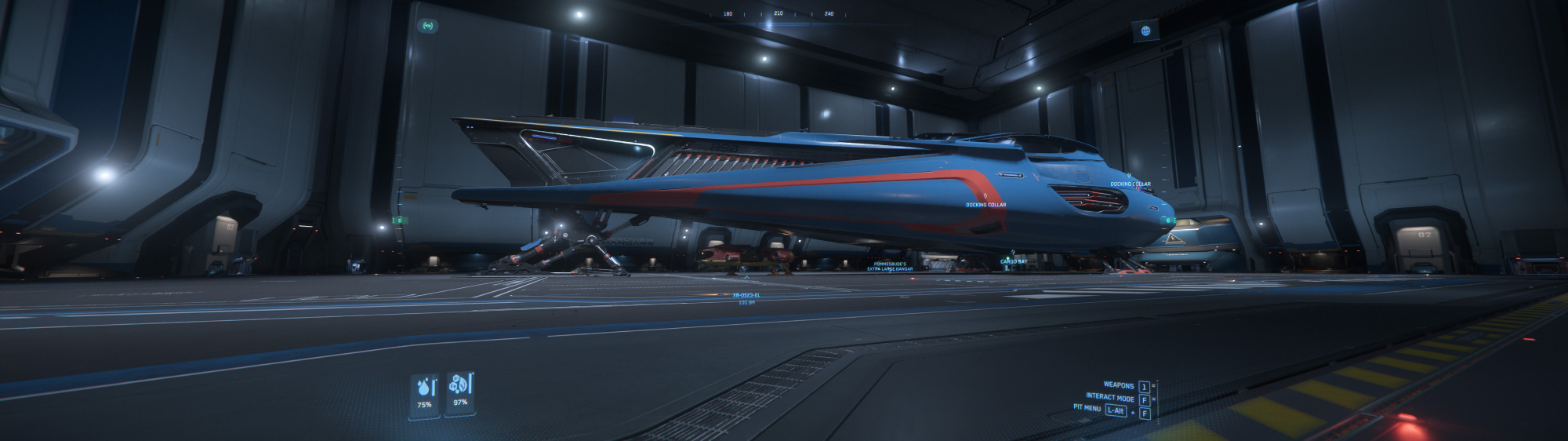Select Pommesbude's Extra Large Hangar marker
The image size is (1568, 441).
click(889, 266)
